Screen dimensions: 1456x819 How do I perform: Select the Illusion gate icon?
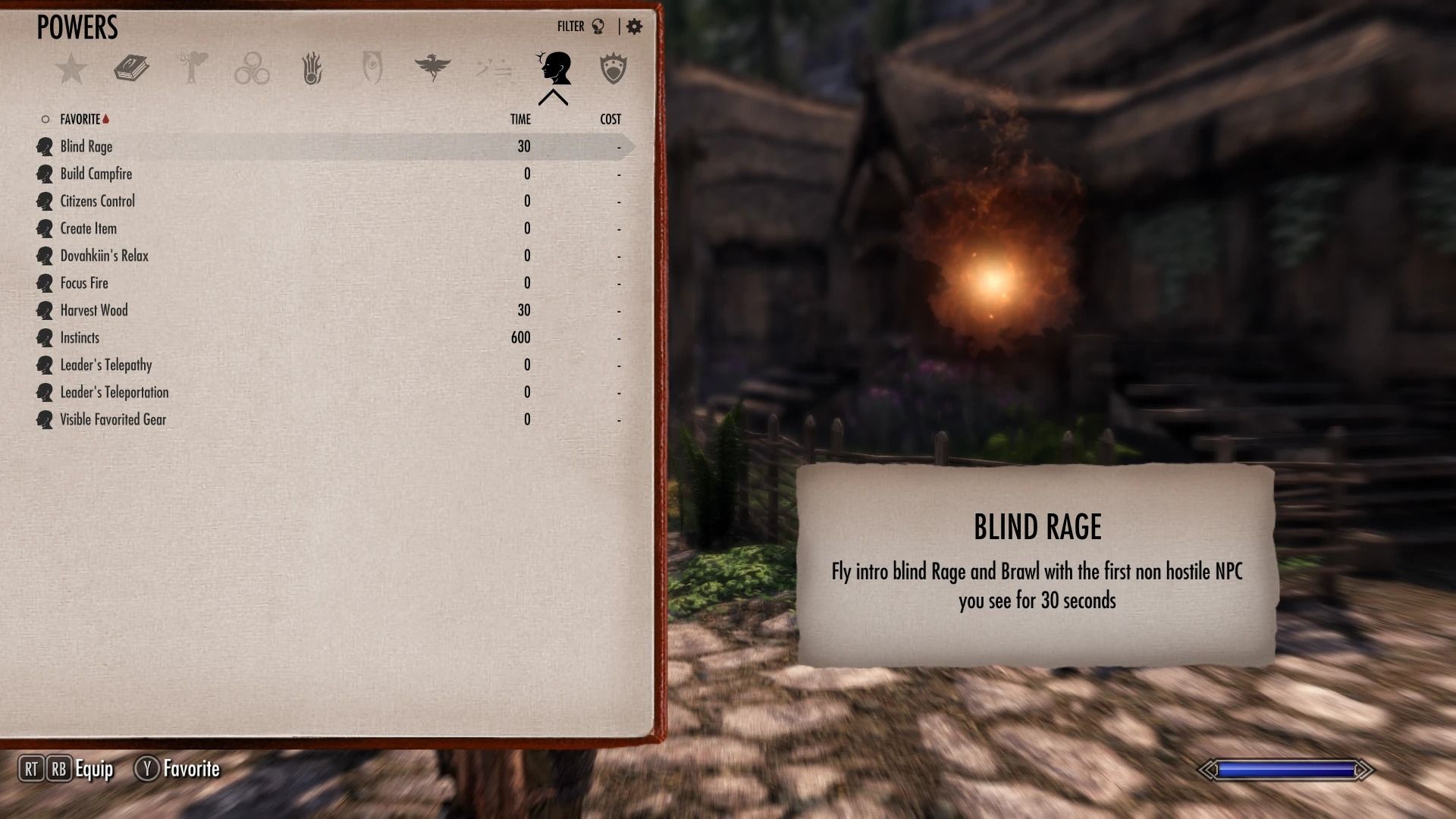coord(372,68)
